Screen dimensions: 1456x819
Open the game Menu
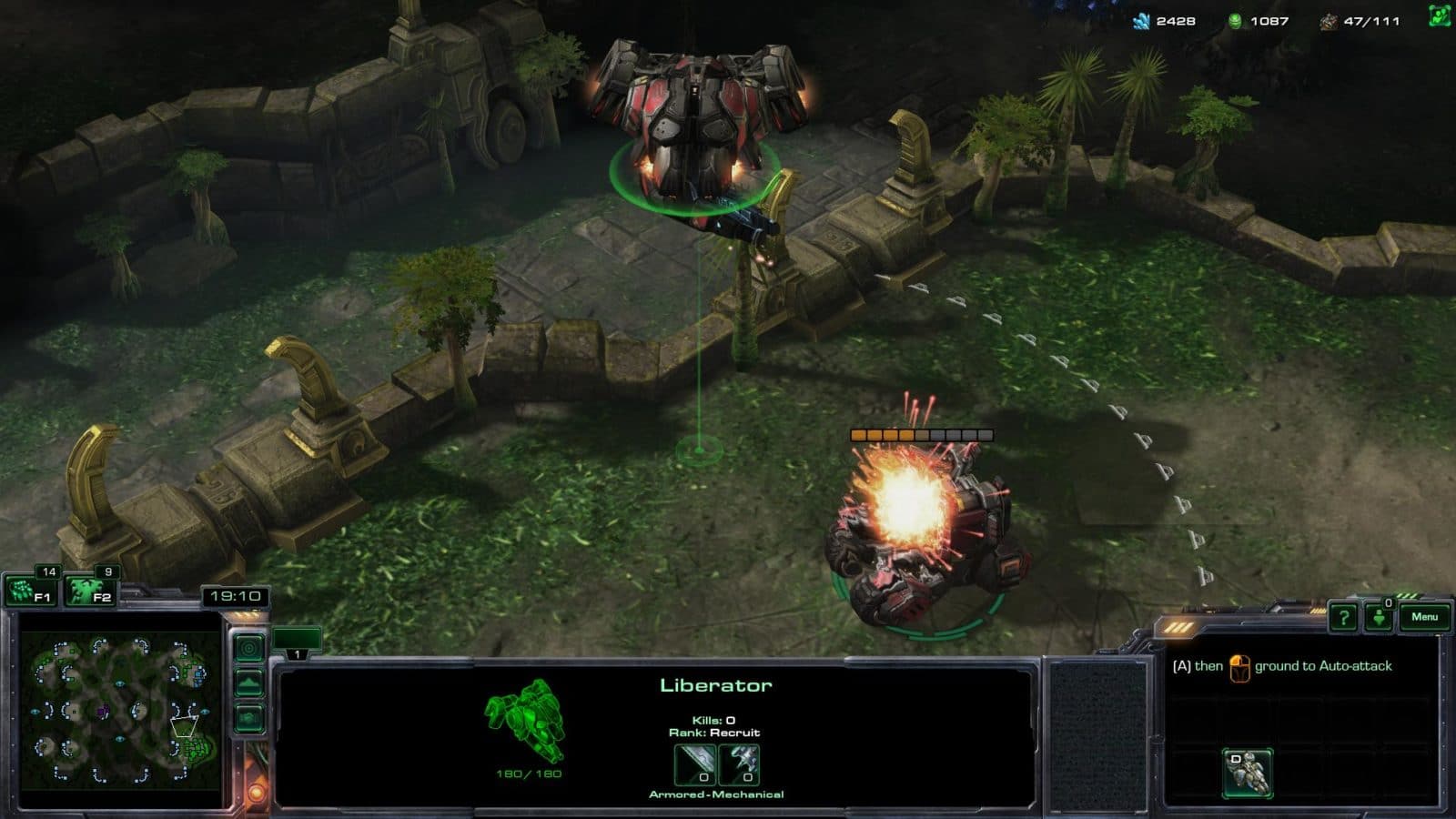point(1424,617)
